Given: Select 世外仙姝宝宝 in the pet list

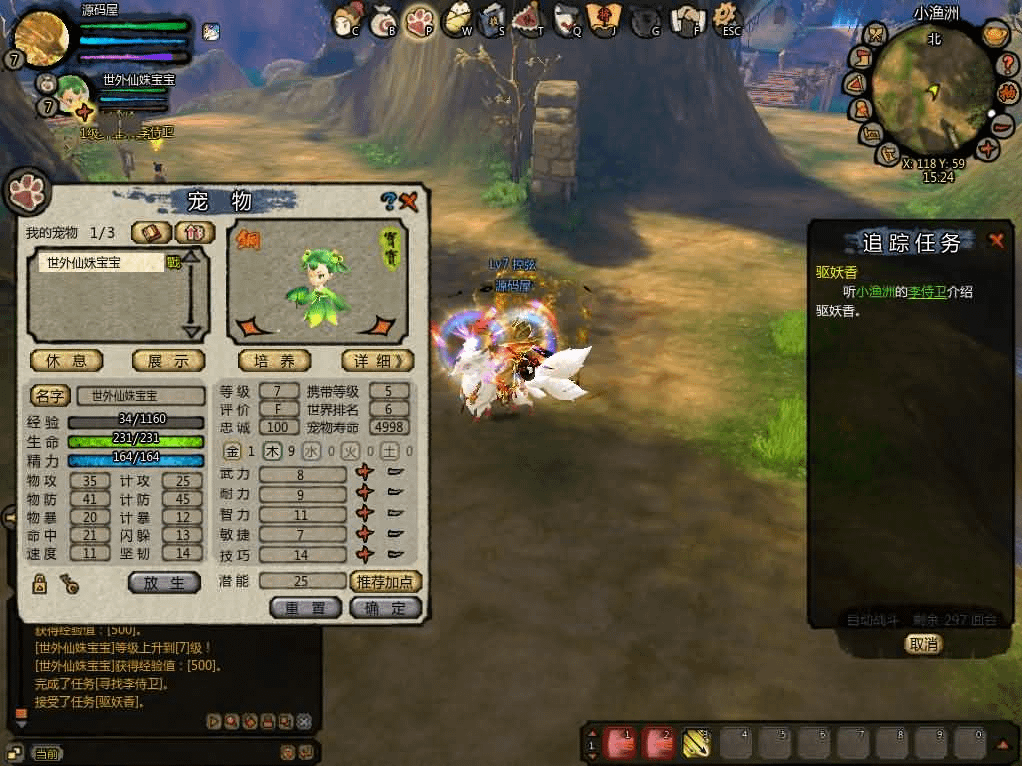Looking at the screenshot, I should (100, 263).
